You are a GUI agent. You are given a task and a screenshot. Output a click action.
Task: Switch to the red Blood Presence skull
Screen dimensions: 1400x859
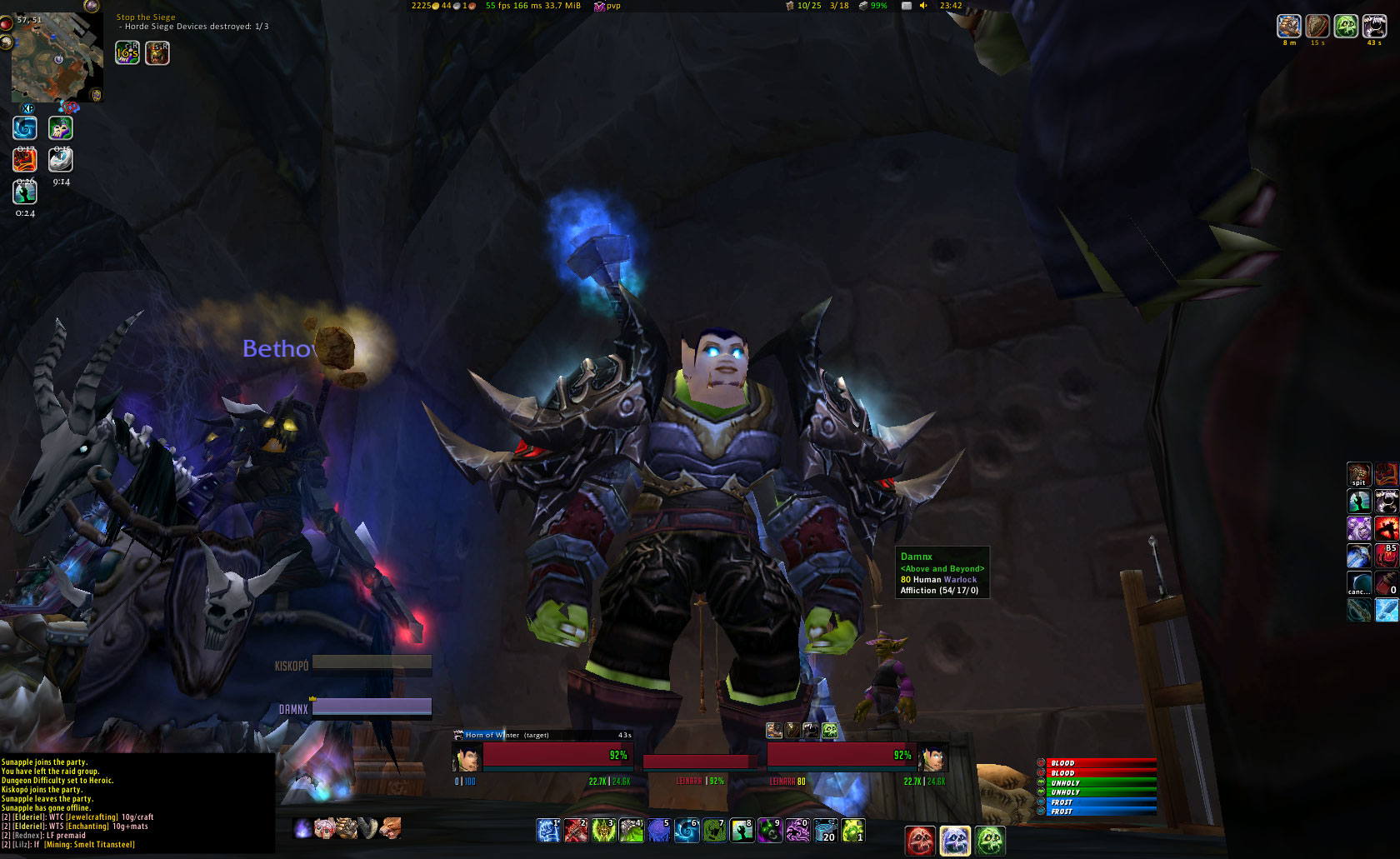pyautogui.click(x=920, y=840)
